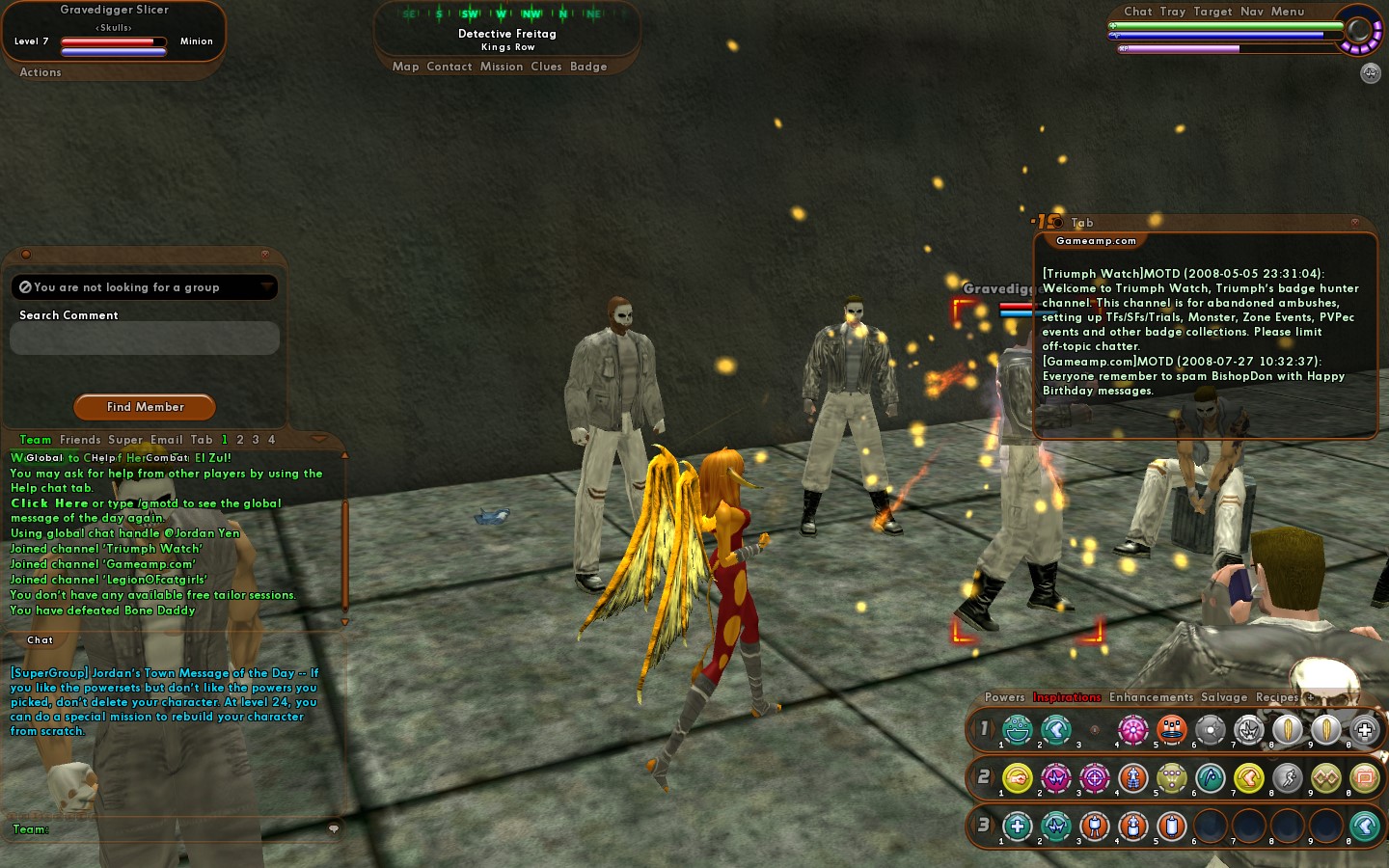Open the Map from the navigation bar
Viewport: 1389px width, 868px height.
405,67
